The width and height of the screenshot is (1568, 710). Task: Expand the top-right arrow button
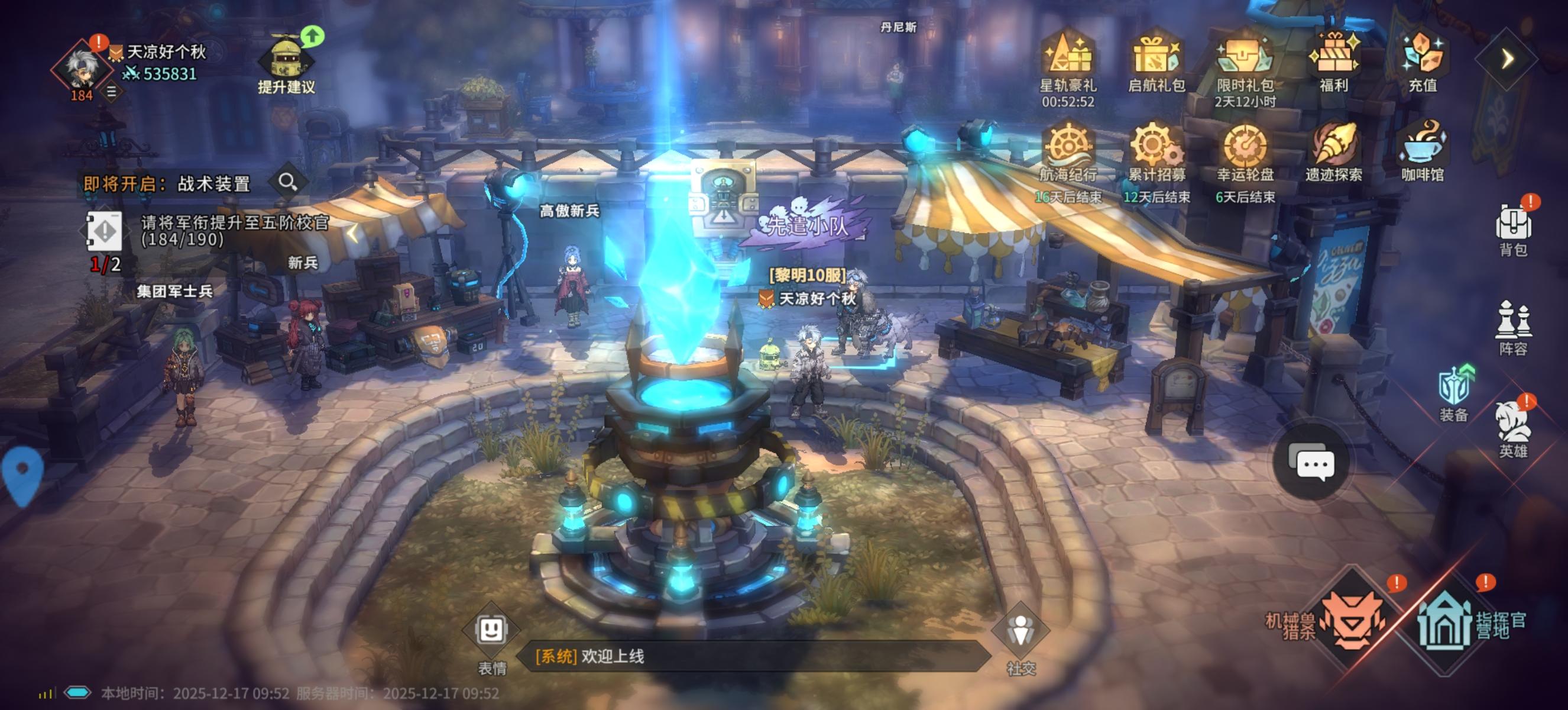click(1507, 59)
